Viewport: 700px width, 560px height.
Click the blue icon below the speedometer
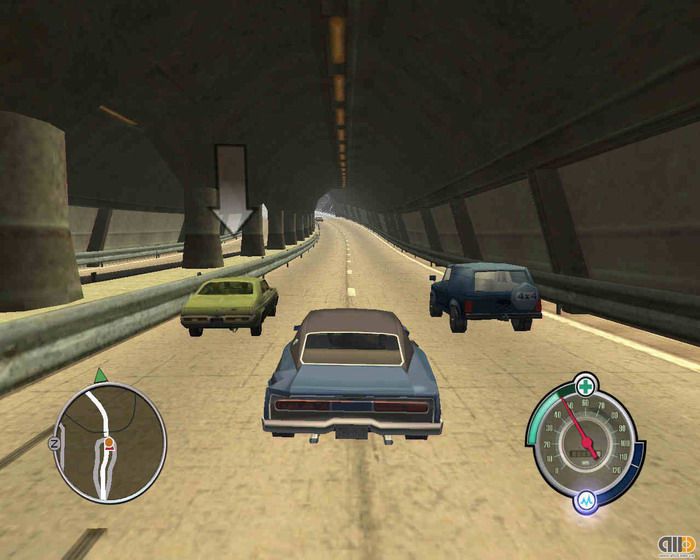pyautogui.click(x=584, y=499)
